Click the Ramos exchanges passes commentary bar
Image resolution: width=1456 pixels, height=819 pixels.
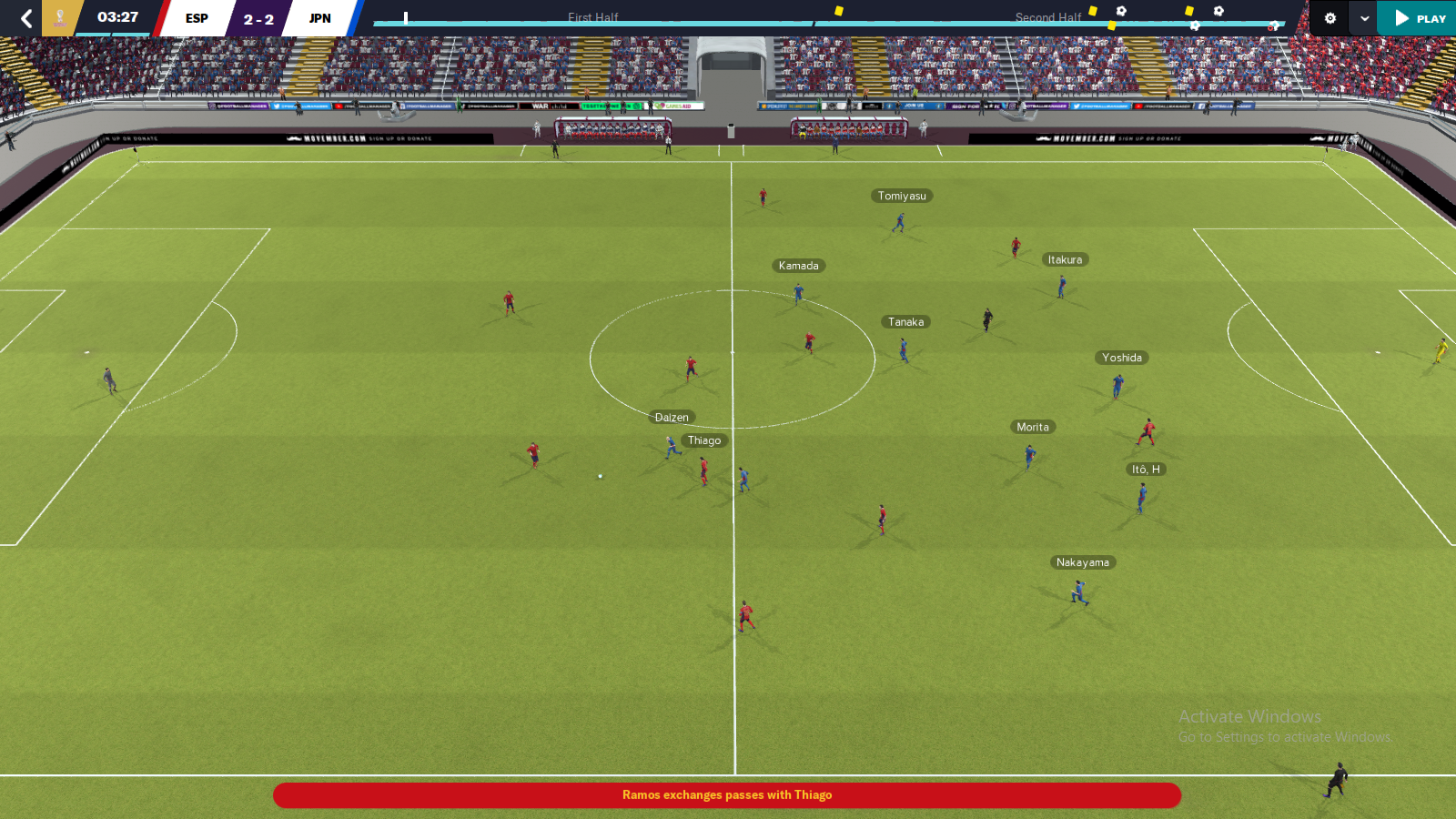(x=728, y=794)
